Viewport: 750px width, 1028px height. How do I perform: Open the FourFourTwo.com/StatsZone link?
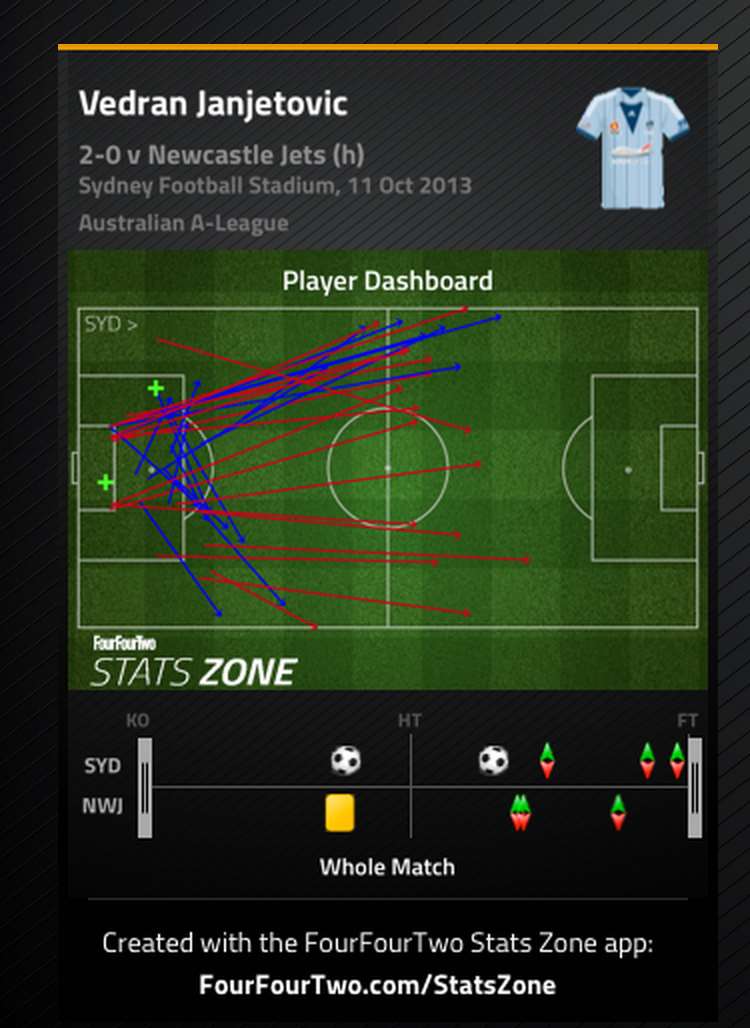click(377, 985)
